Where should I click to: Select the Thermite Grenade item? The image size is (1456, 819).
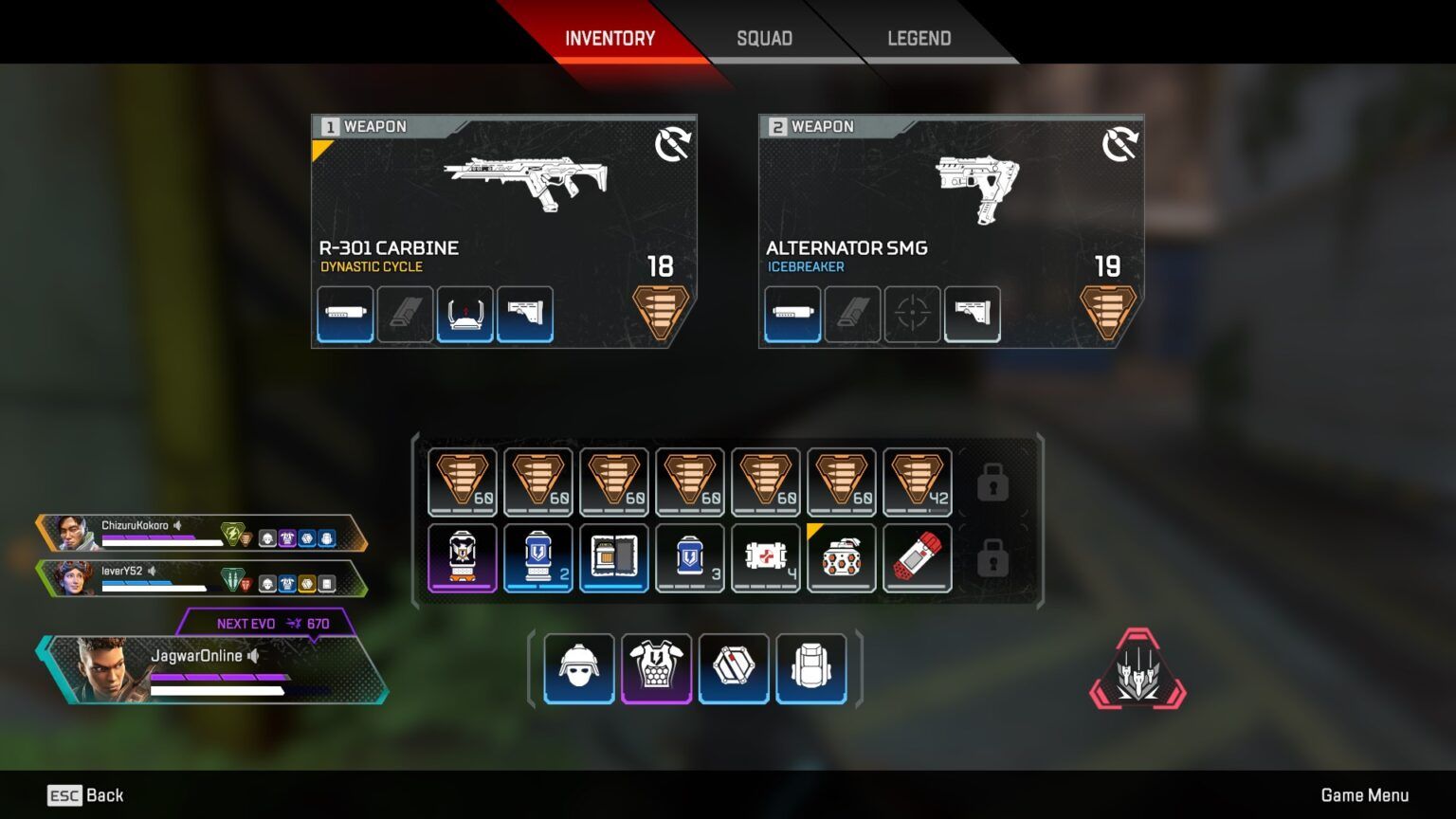click(917, 557)
